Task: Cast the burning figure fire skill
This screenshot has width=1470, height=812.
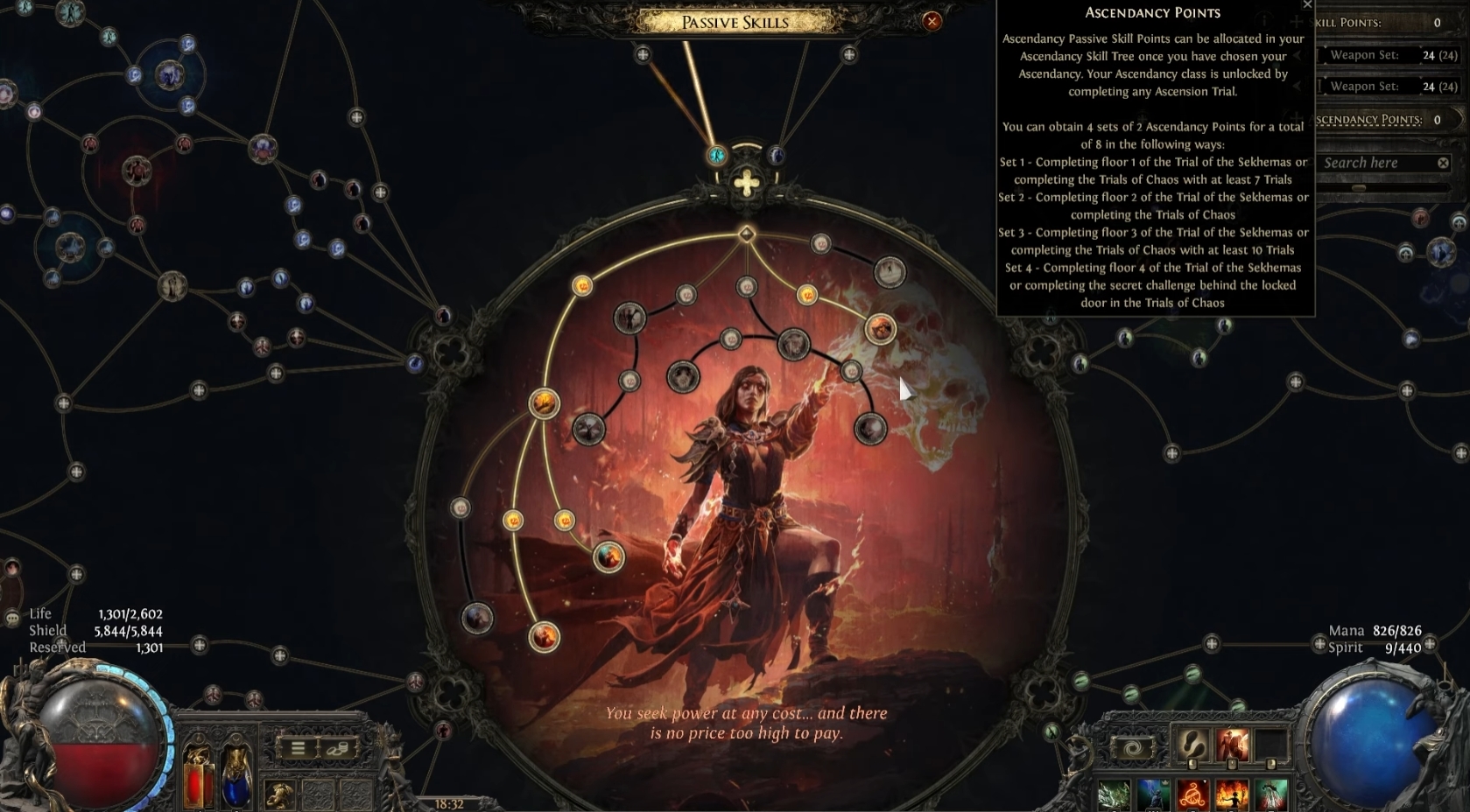Action: (1232, 795)
